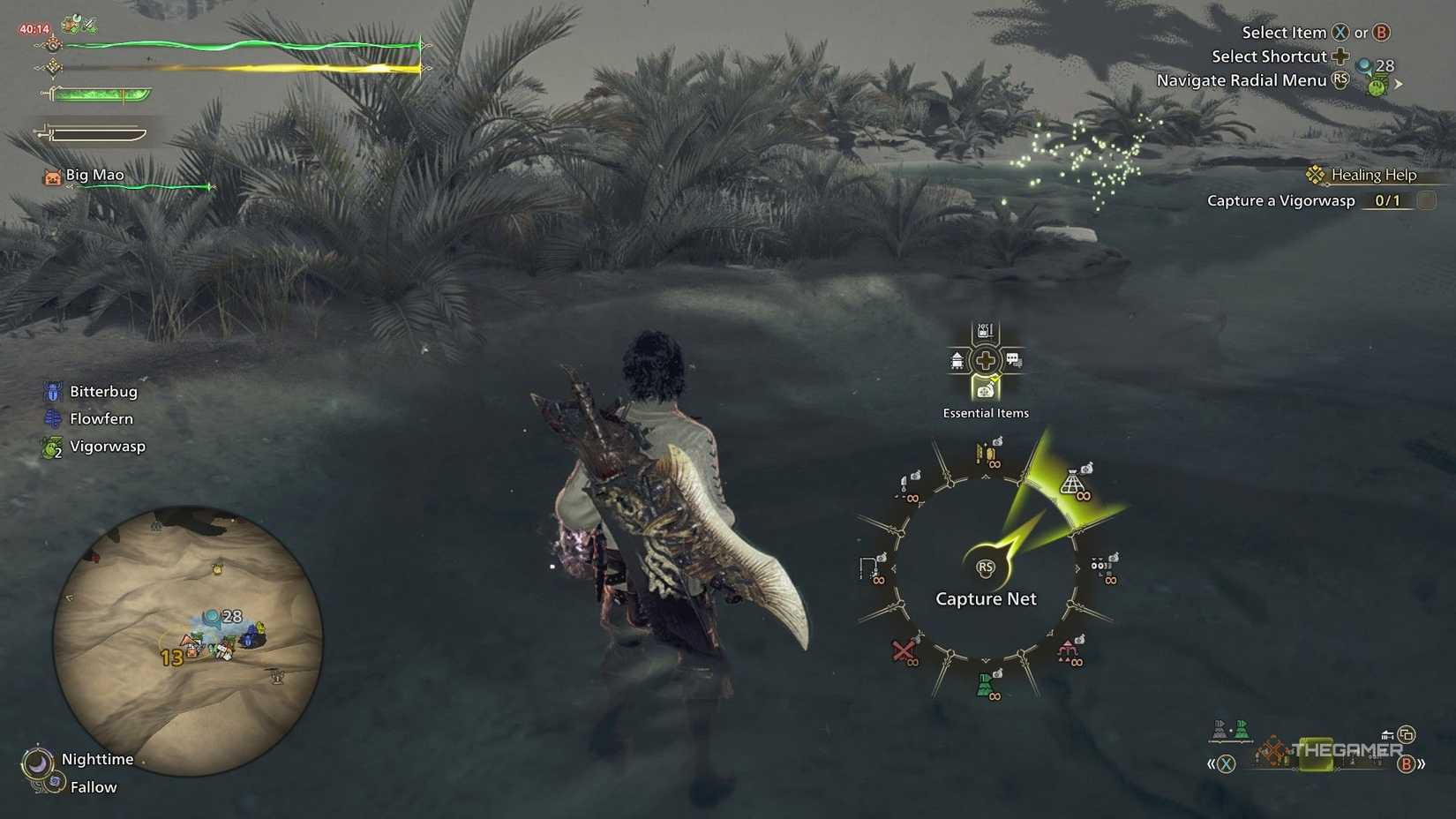
Task: Click the right double-arrow on the item bar
Action: click(1422, 763)
